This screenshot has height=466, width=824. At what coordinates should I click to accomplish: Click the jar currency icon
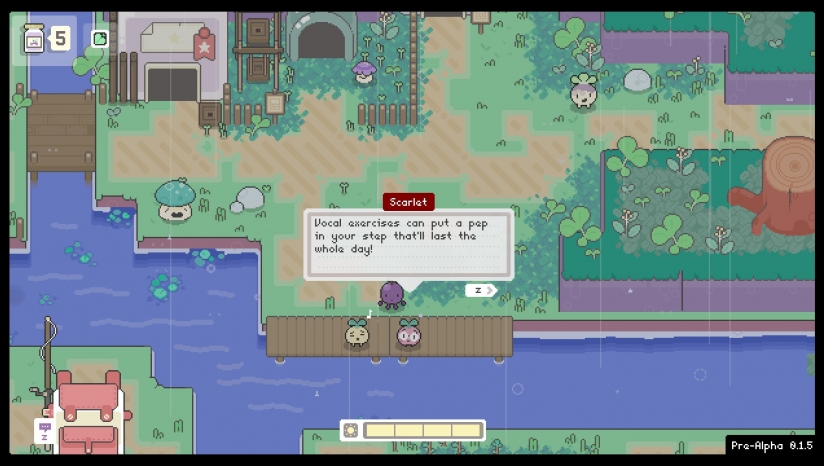[x=34, y=39]
